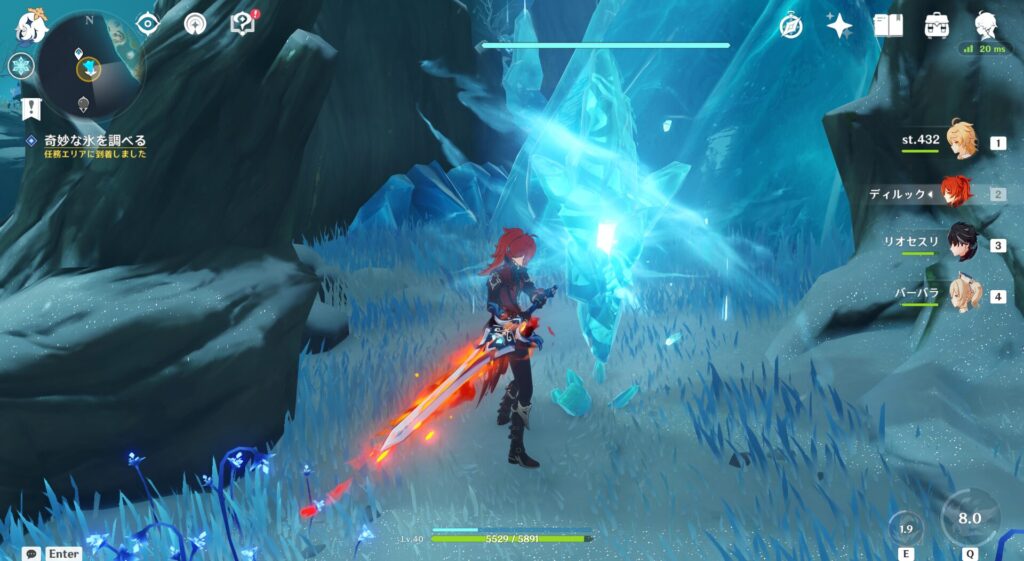Trigger the Elemental Burst showing 8.0
This screenshot has height=561, width=1024.
(969, 518)
